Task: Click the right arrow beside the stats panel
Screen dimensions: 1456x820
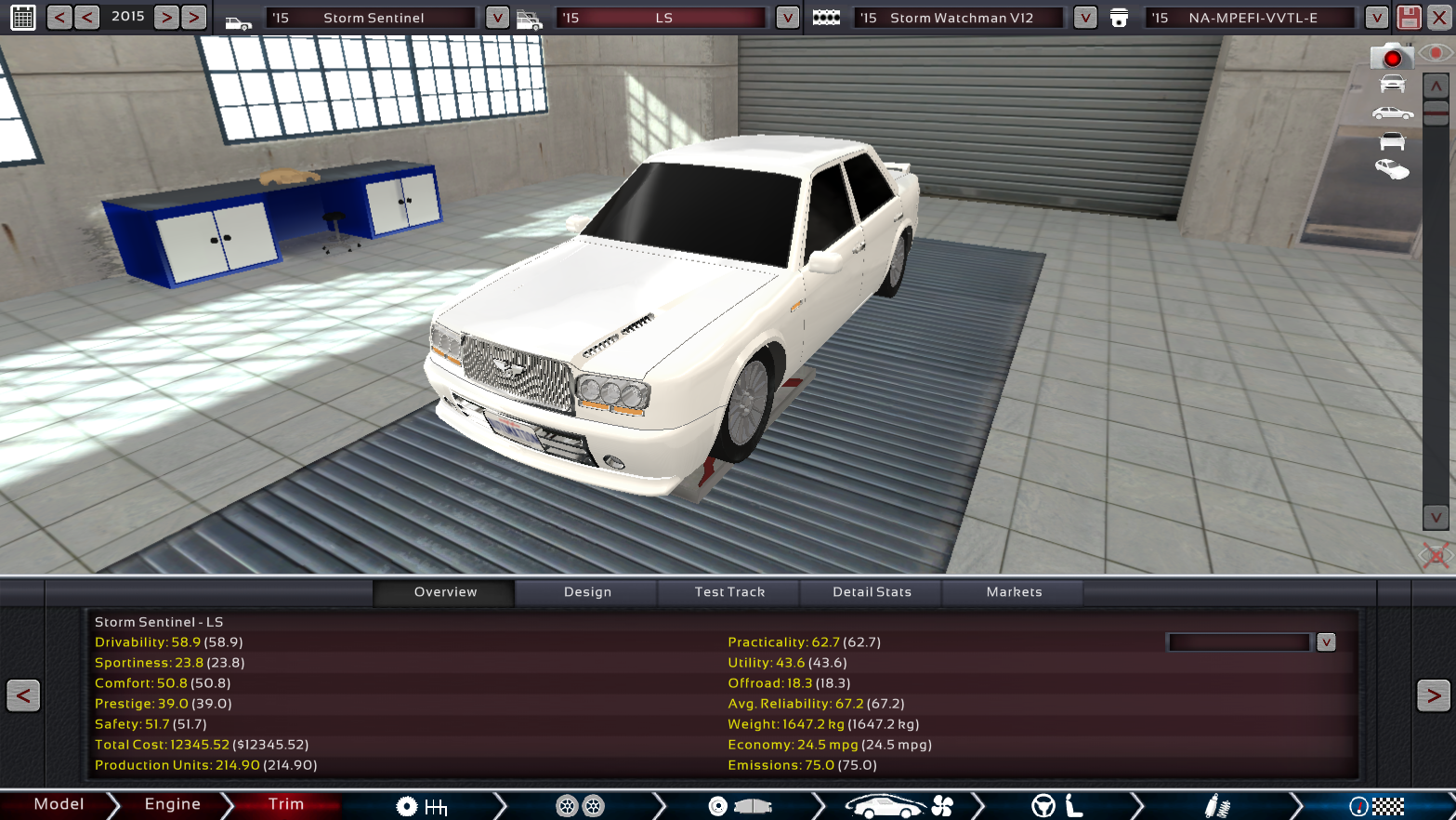Action: 1433,695
